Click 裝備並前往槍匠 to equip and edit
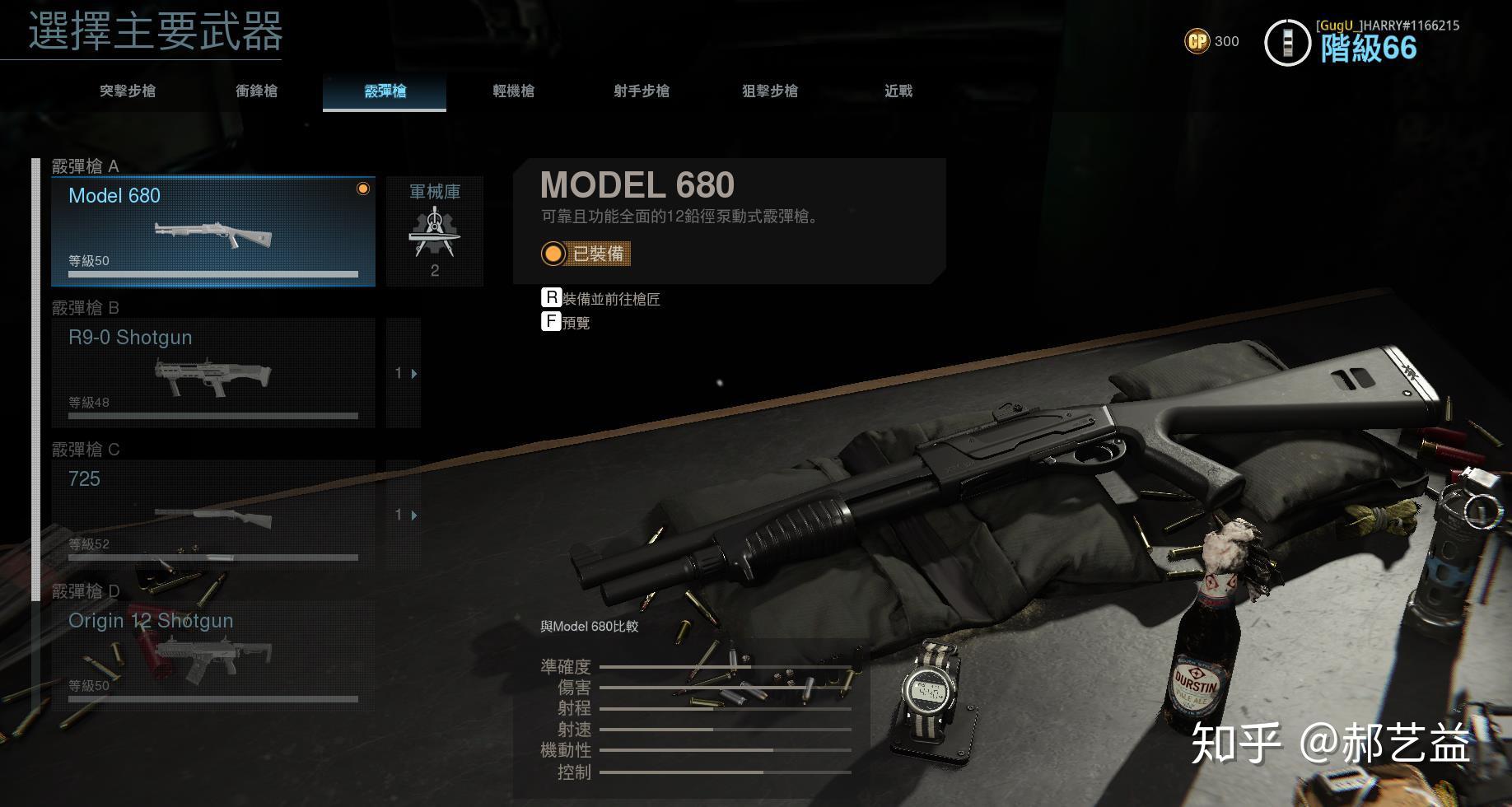Screen dimensions: 1512x807 coord(611,298)
